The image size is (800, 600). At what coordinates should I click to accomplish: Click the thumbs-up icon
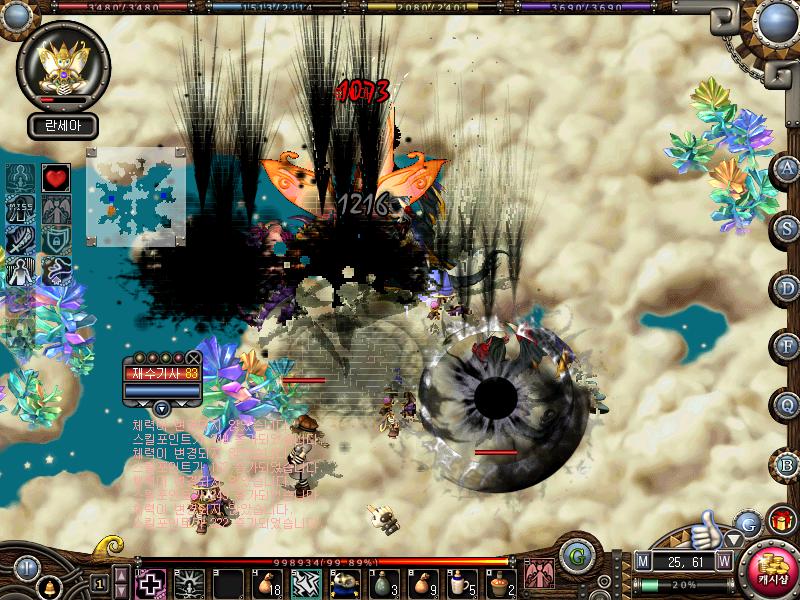[707, 524]
